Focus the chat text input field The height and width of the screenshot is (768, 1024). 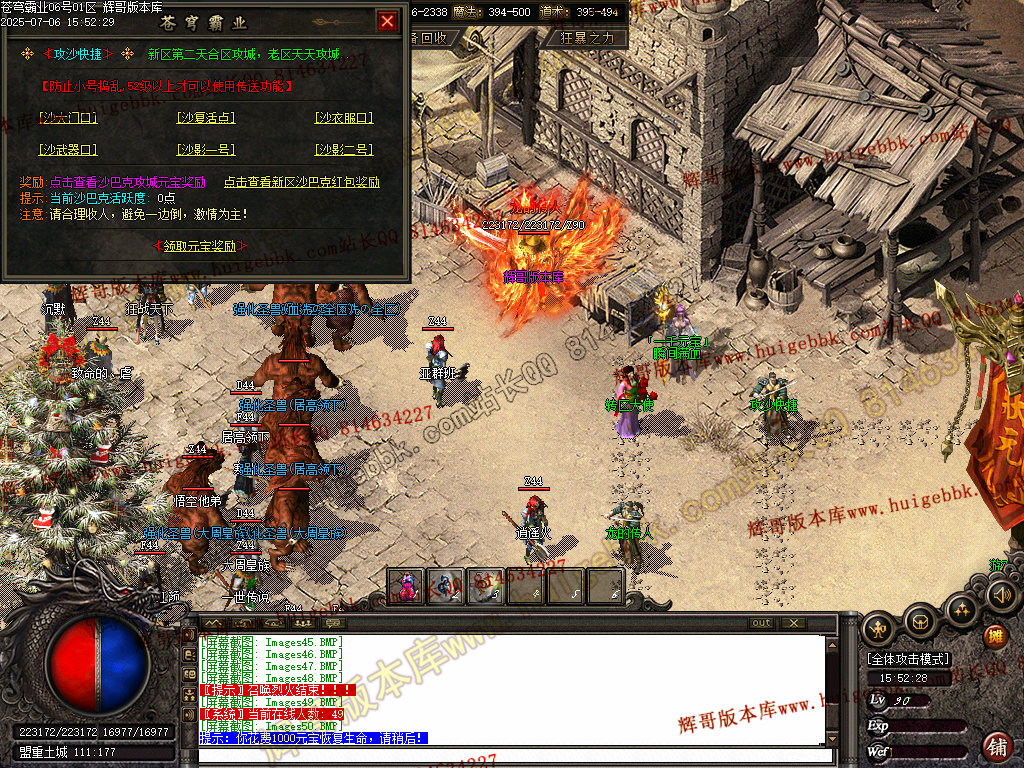coord(515,756)
